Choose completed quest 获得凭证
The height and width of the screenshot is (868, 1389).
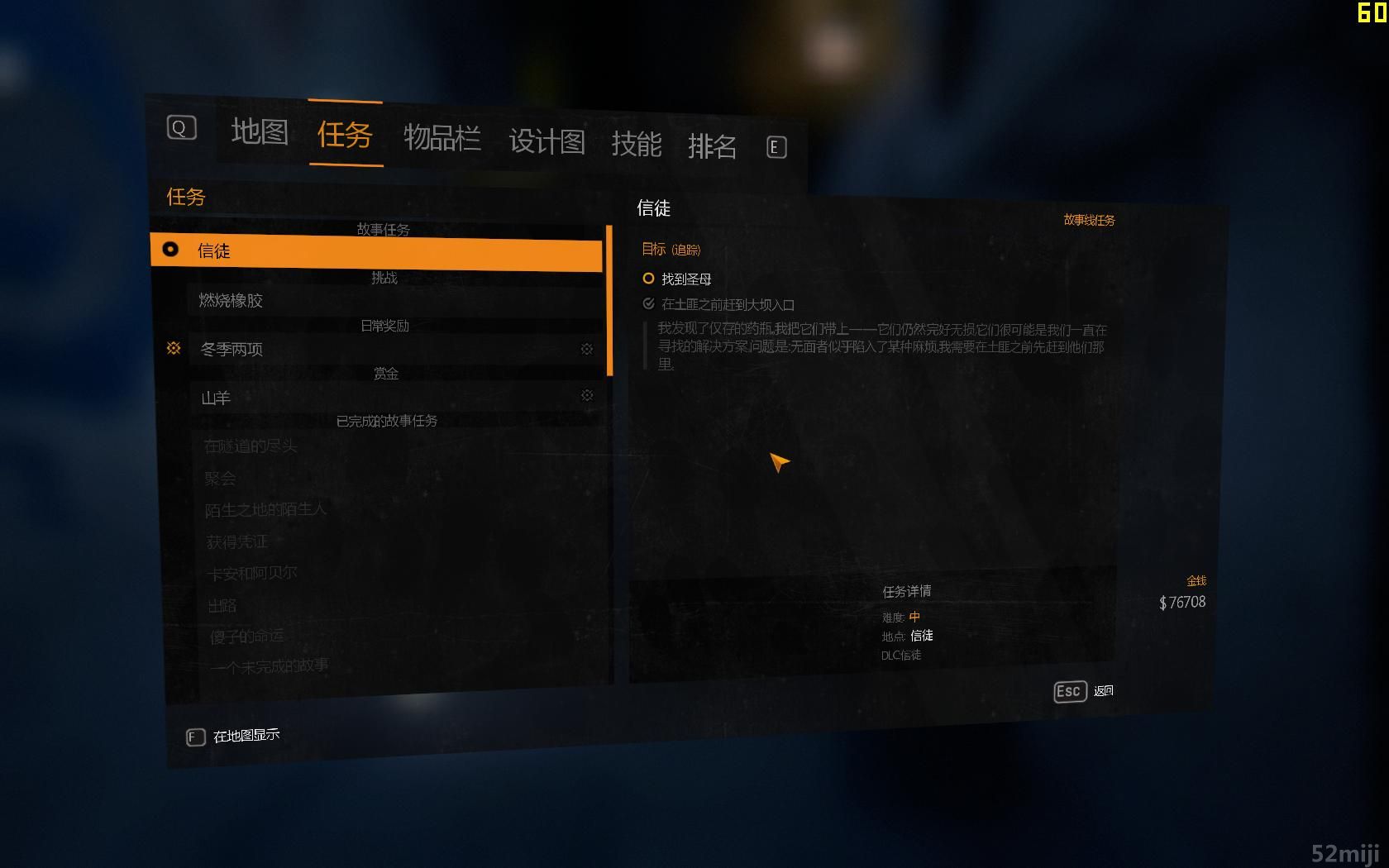237,541
